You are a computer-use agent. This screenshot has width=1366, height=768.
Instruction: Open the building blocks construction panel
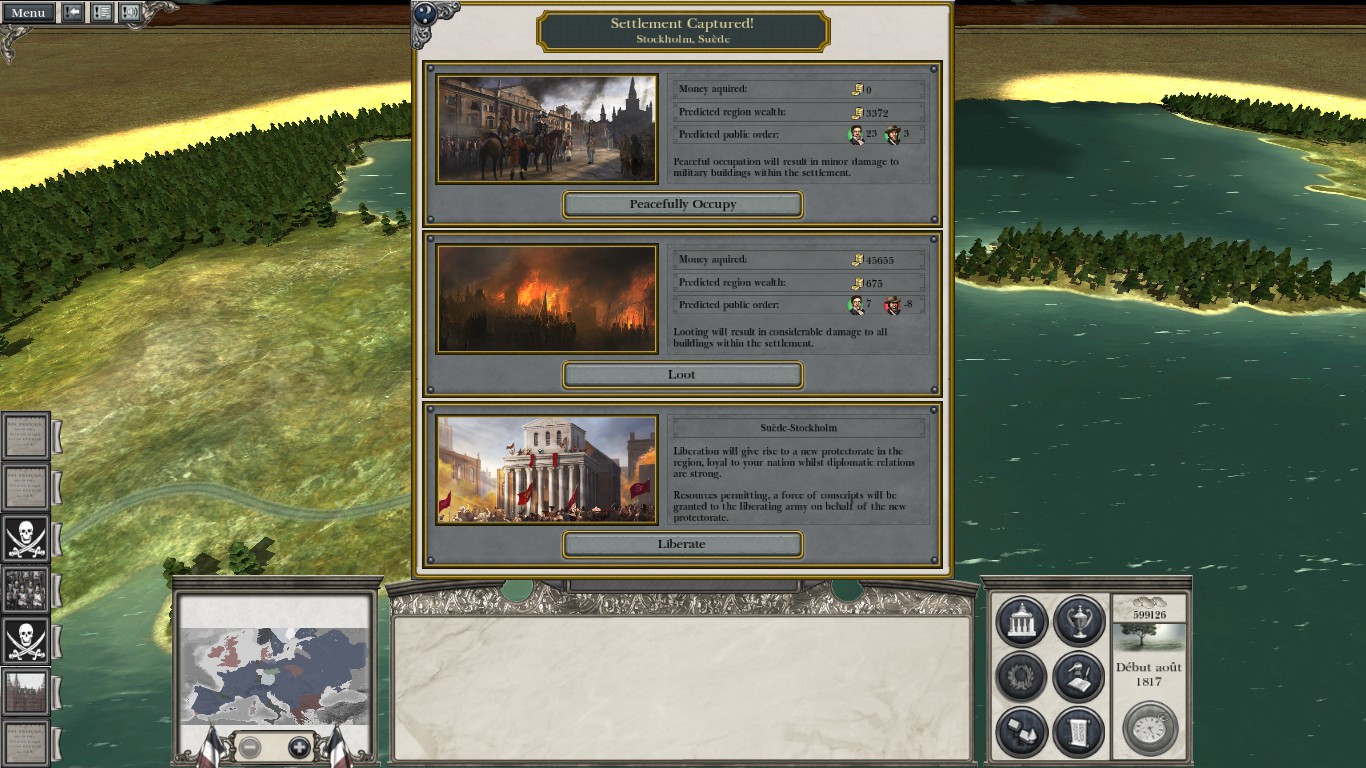coord(1021,732)
